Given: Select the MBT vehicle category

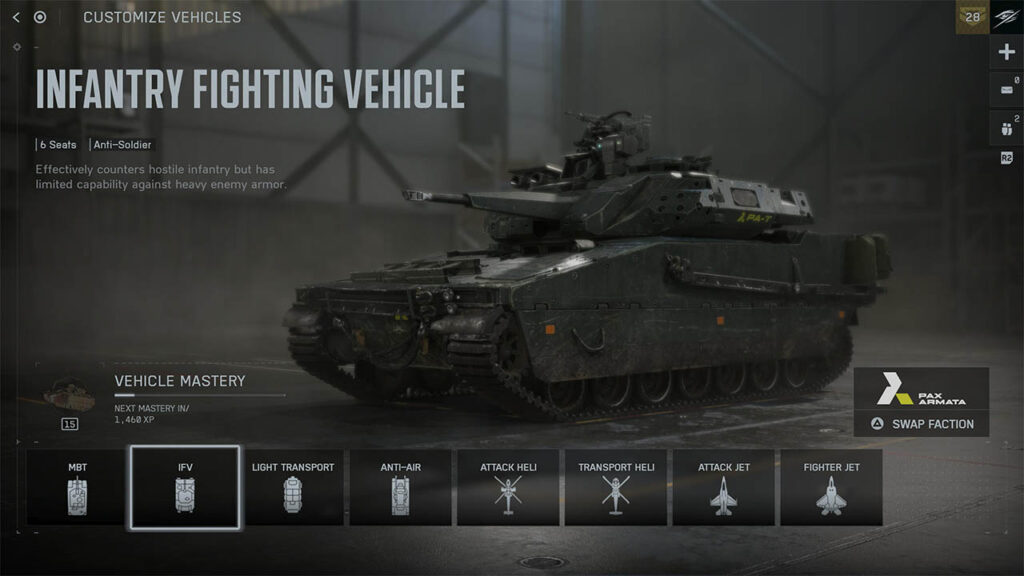Looking at the screenshot, I should [x=77, y=487].
